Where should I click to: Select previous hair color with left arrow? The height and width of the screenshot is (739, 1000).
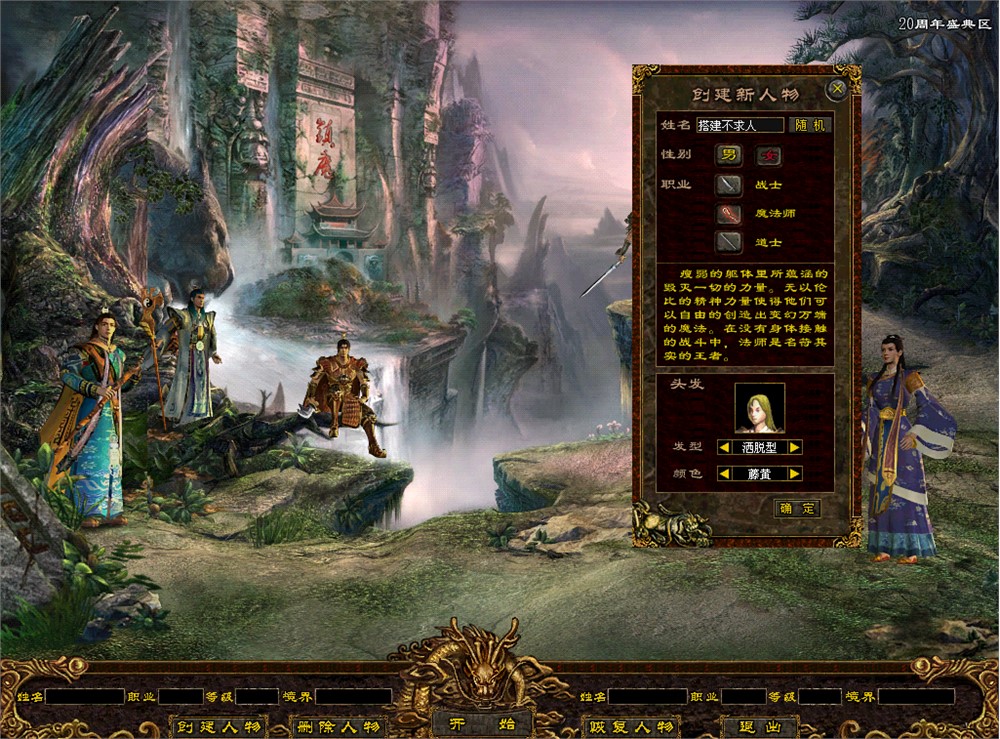coord(724,473)
